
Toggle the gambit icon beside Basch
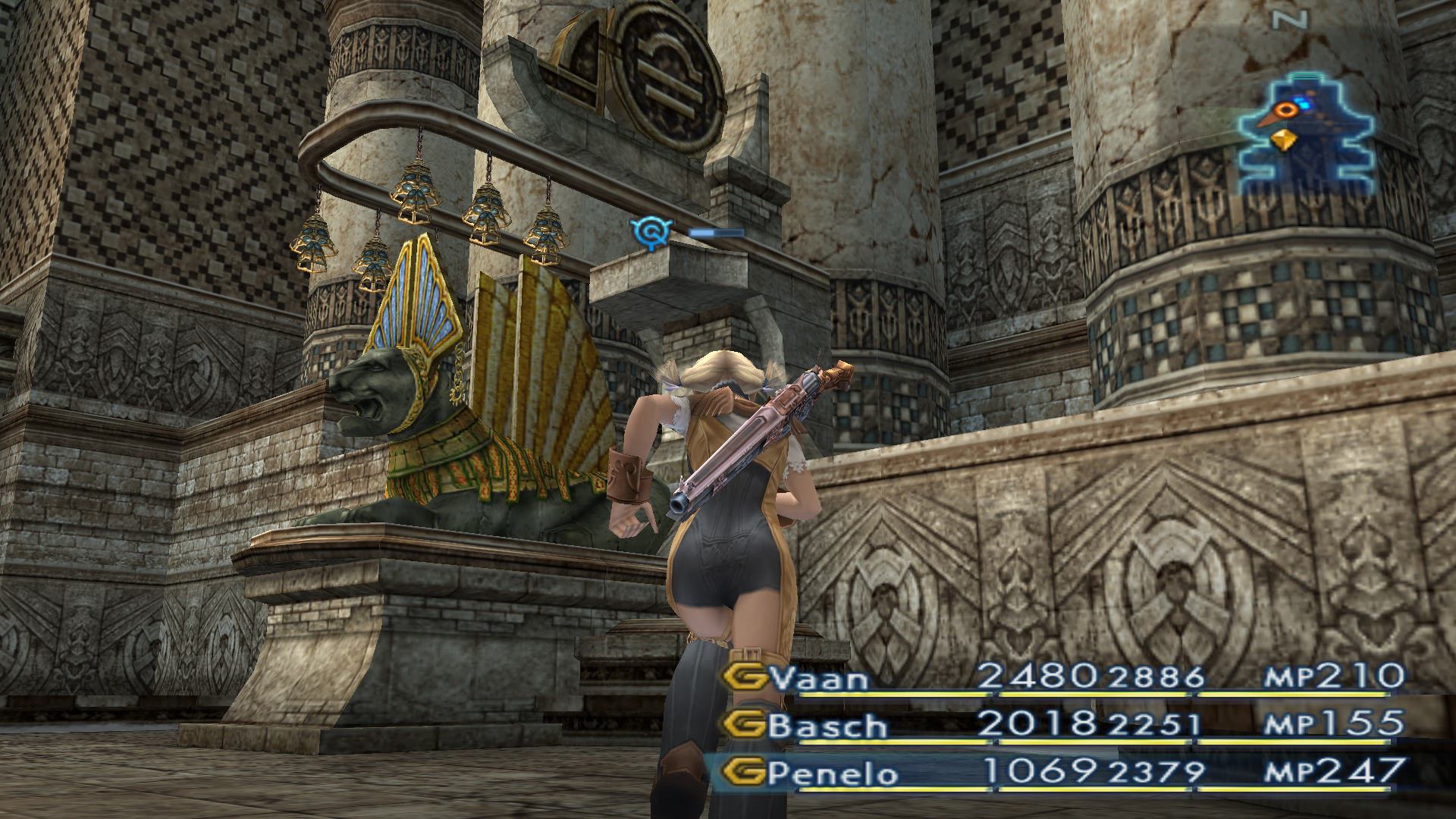pyautogui.click(x=745, y=725)
